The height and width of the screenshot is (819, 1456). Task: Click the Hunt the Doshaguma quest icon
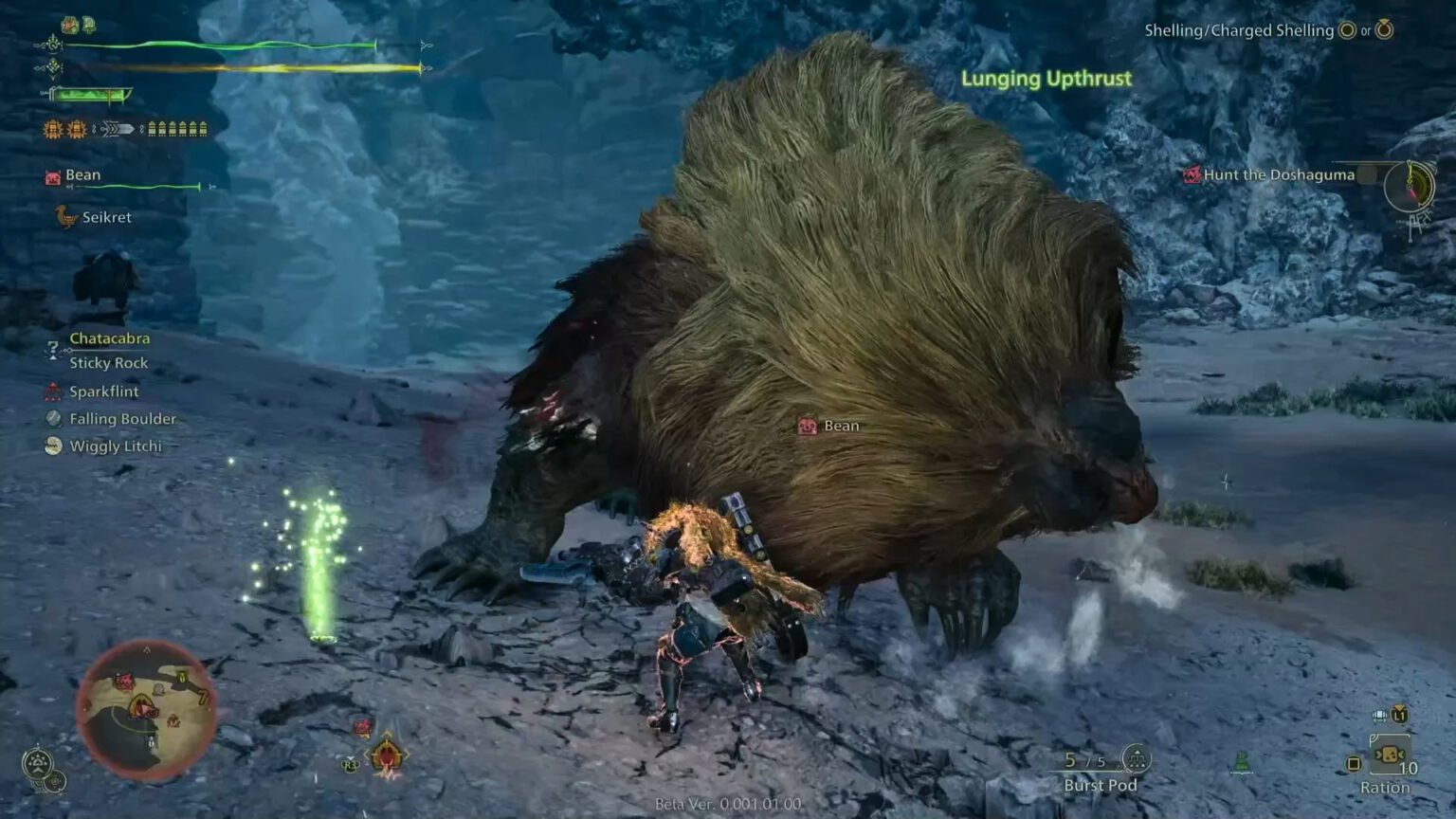[1192, 174]
